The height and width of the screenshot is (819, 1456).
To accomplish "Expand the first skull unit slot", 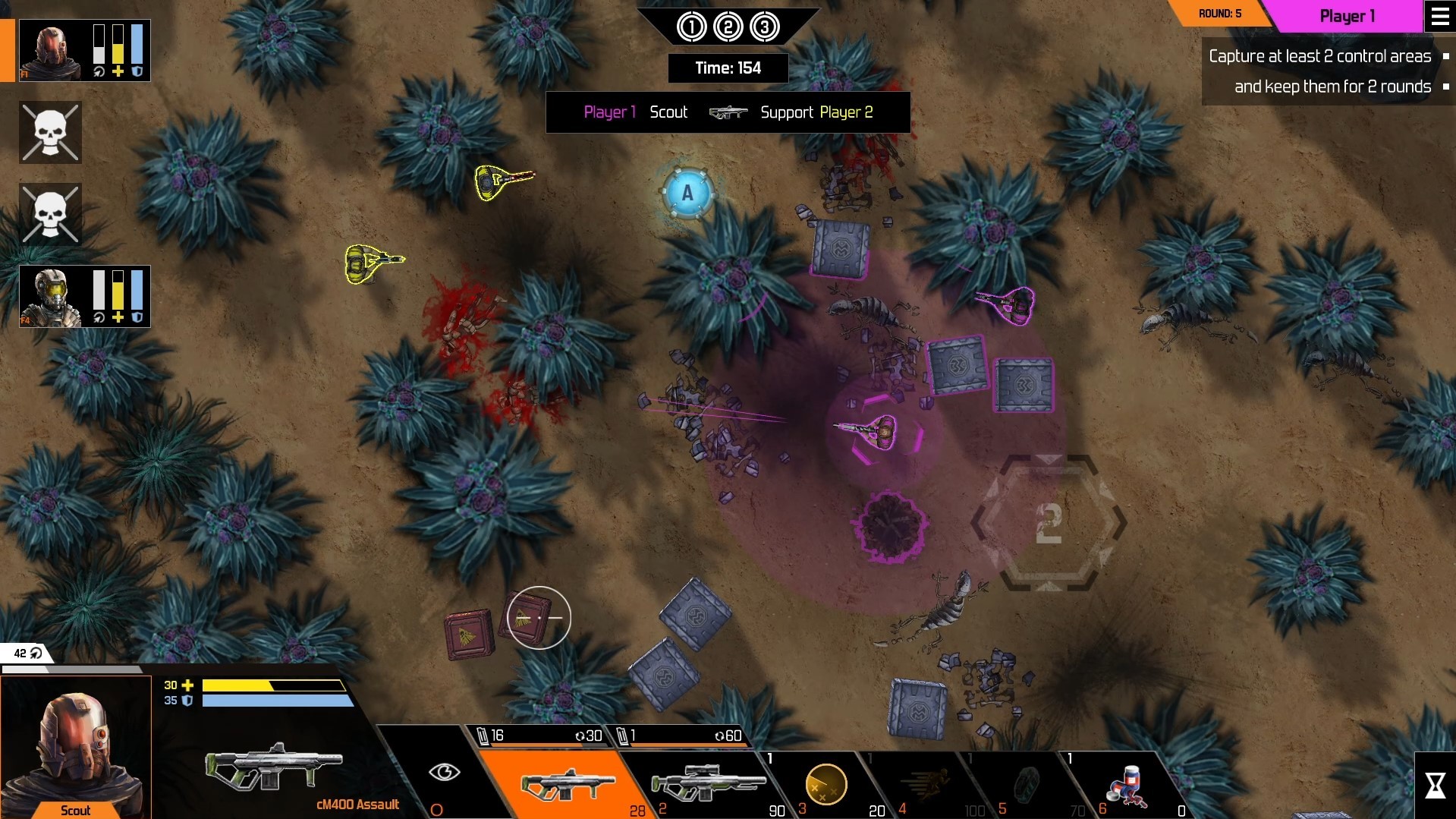I will tap(50, 132).
